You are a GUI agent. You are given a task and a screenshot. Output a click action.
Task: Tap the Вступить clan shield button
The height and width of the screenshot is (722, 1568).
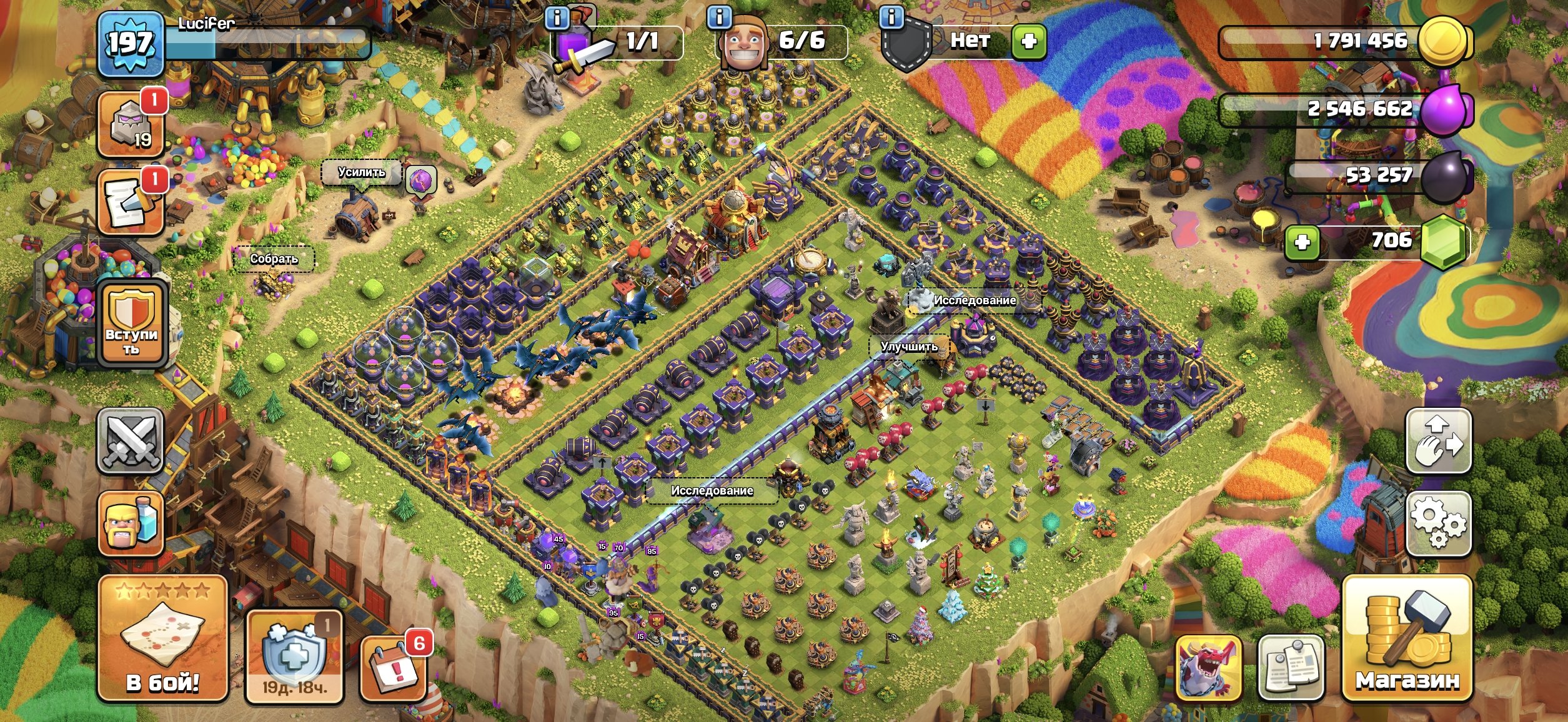pyautogui.click(x=131, y=324)
